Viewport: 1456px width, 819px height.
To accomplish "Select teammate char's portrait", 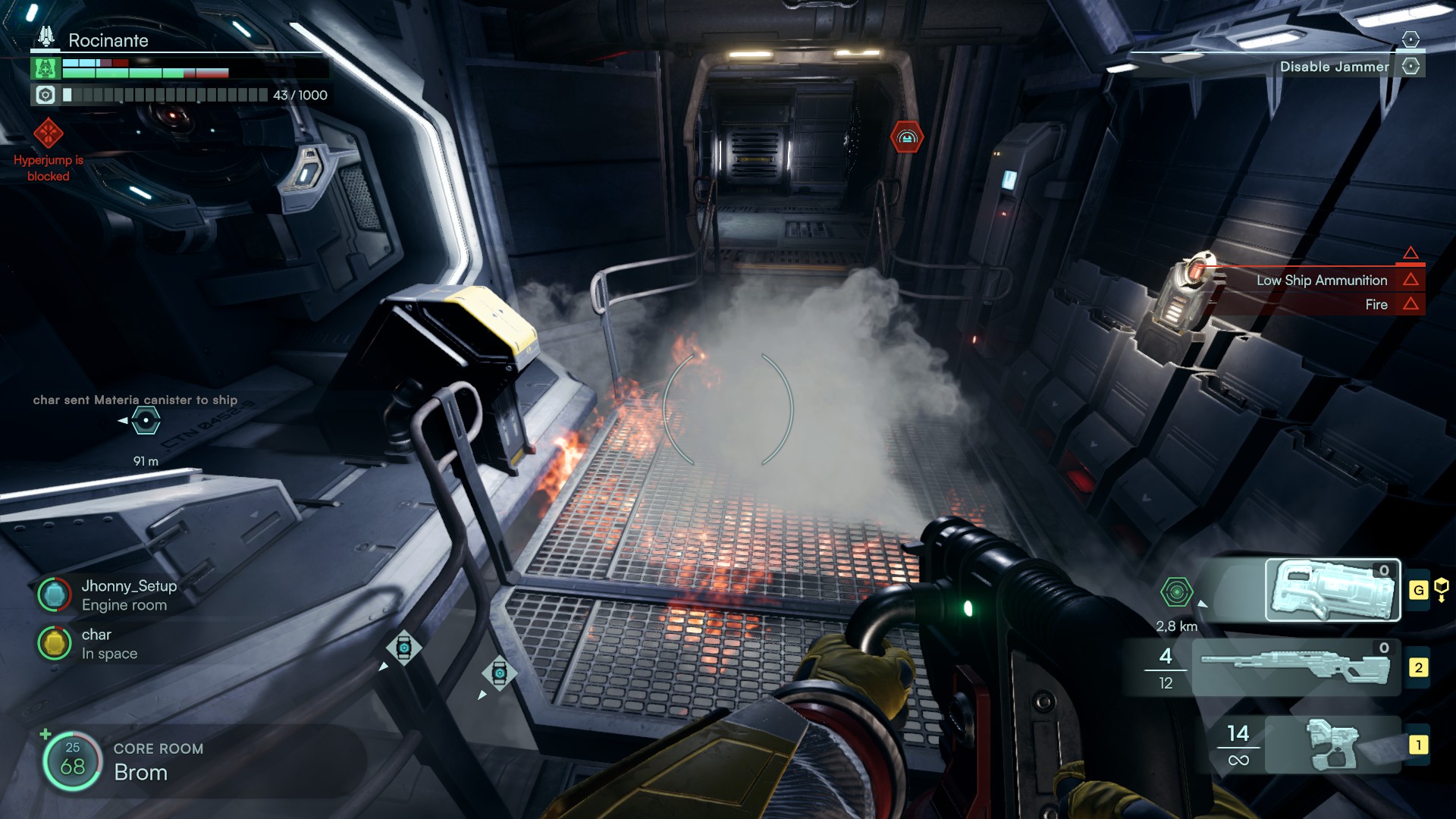I will (54, 643).
